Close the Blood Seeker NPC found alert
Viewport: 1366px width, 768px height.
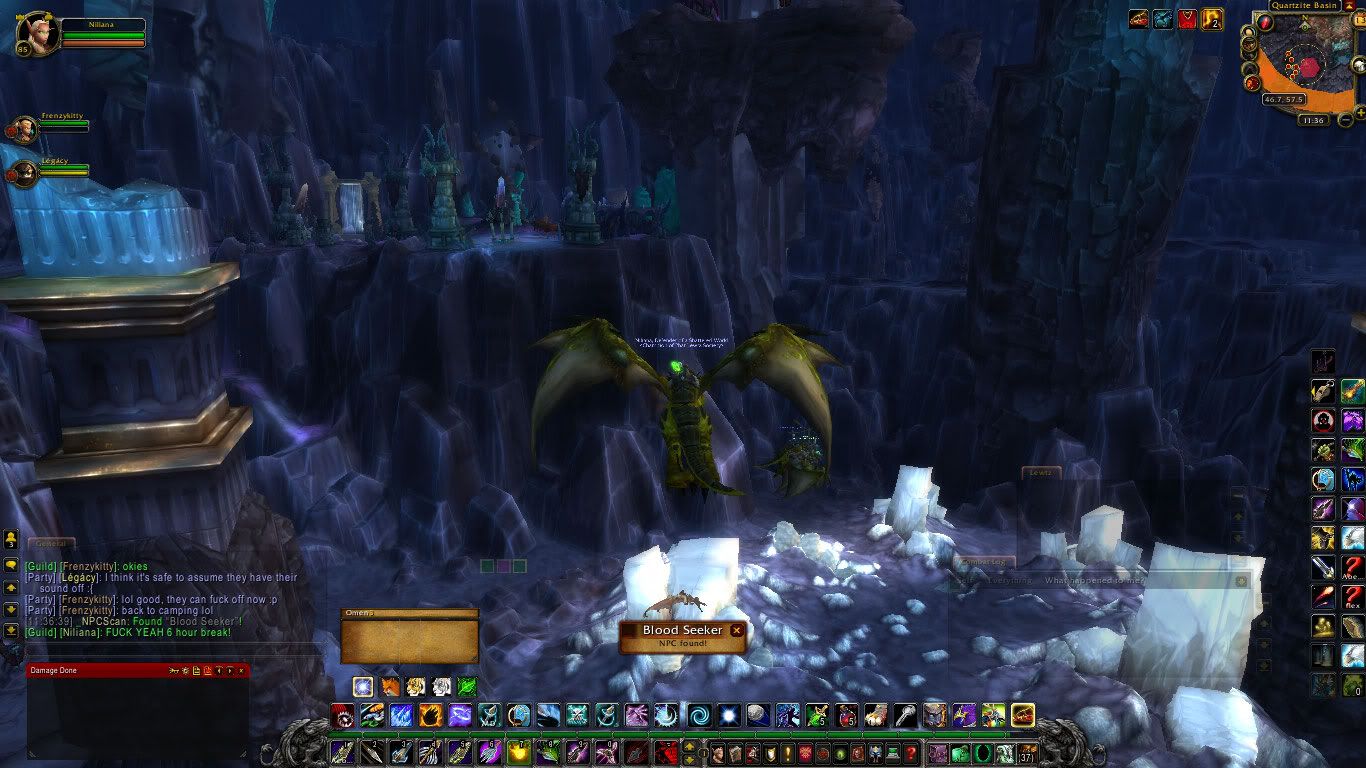(737, 630)
